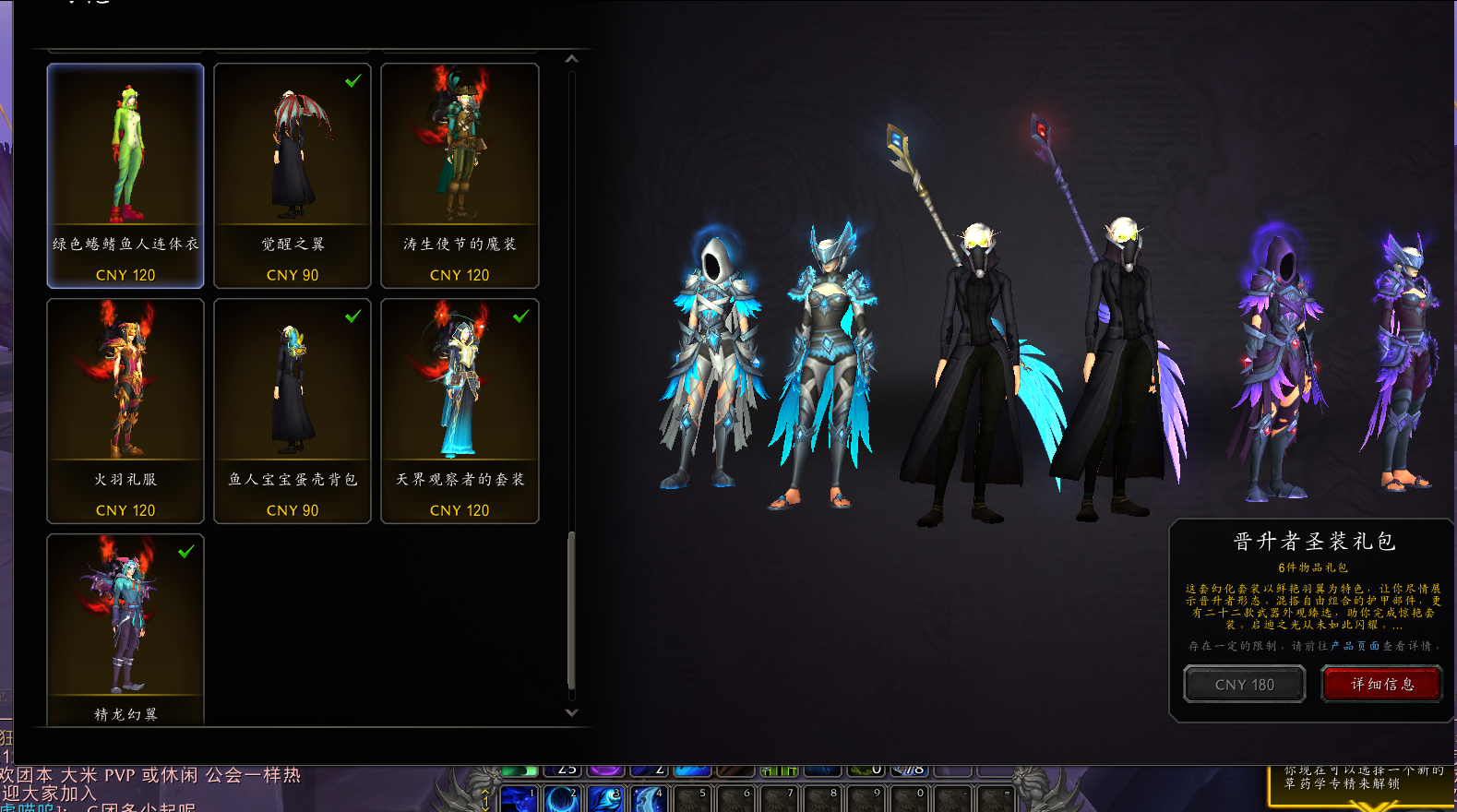This screenshot has height=812, width=1457.
Task: Click the shop list scroll-down arrow
Action: 572,712
